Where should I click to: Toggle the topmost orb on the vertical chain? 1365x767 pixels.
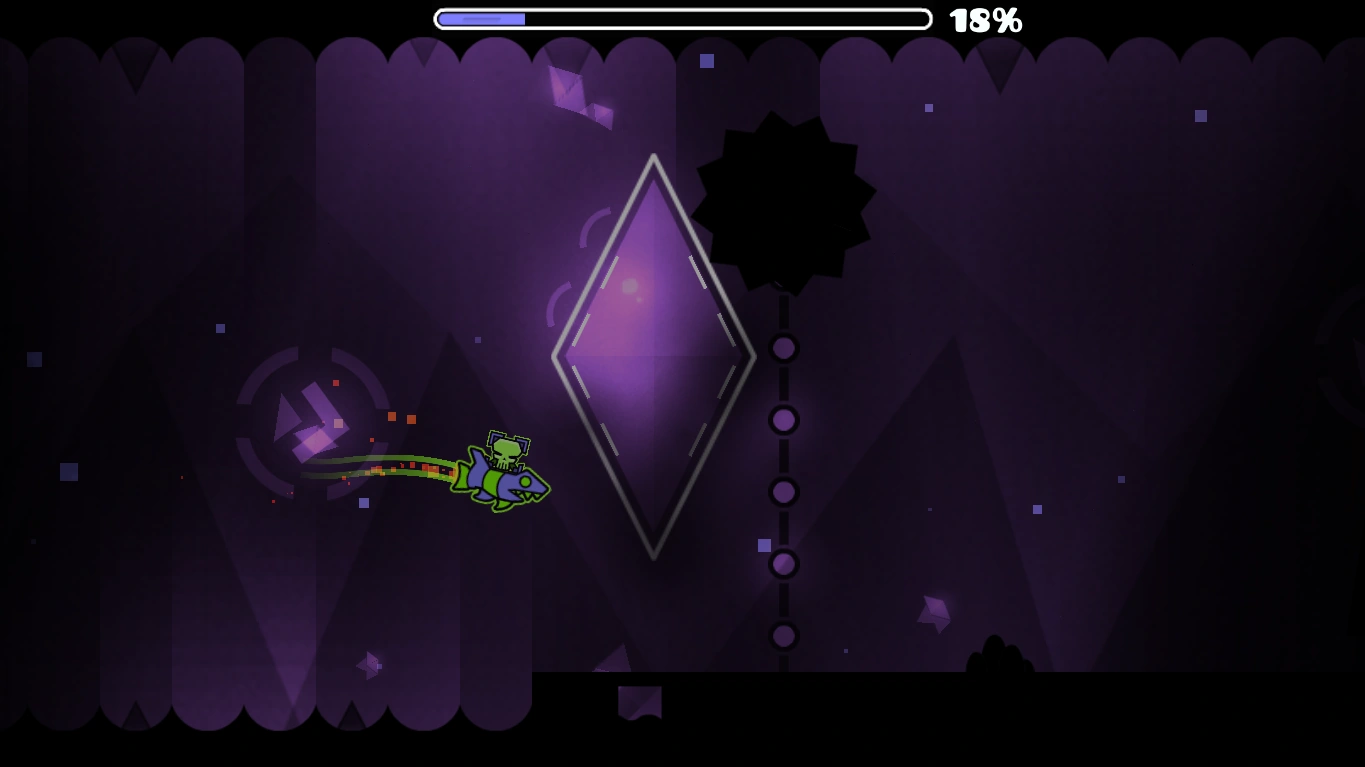(783, 348)
